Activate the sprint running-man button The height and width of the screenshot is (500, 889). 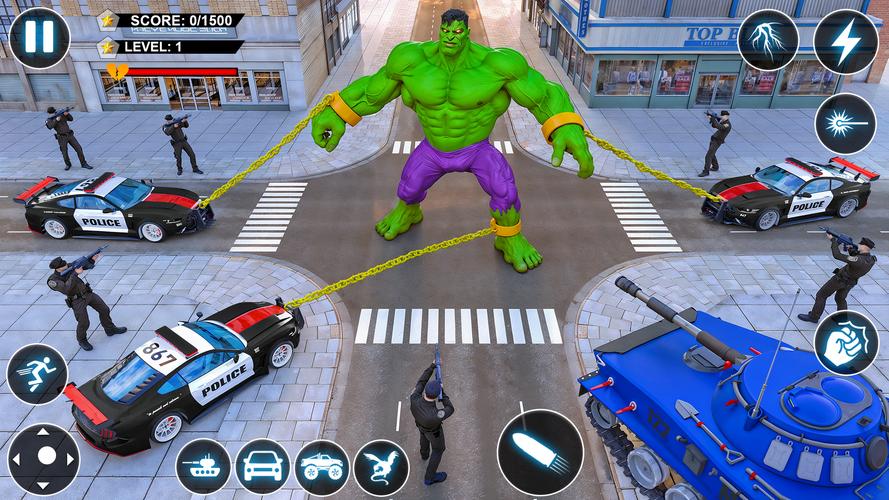pos(37,374)
